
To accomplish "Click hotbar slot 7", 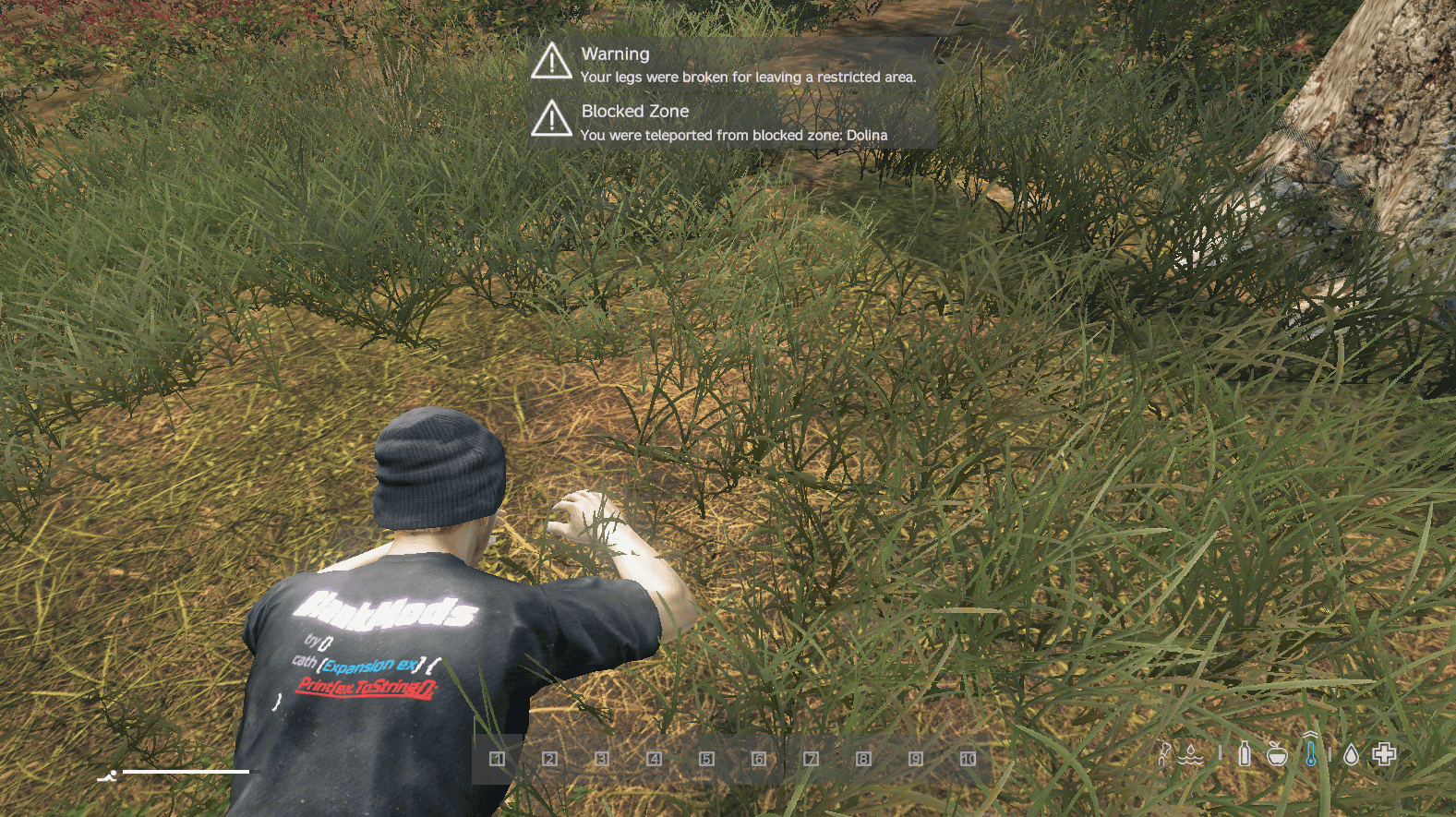I will [811, 759].
